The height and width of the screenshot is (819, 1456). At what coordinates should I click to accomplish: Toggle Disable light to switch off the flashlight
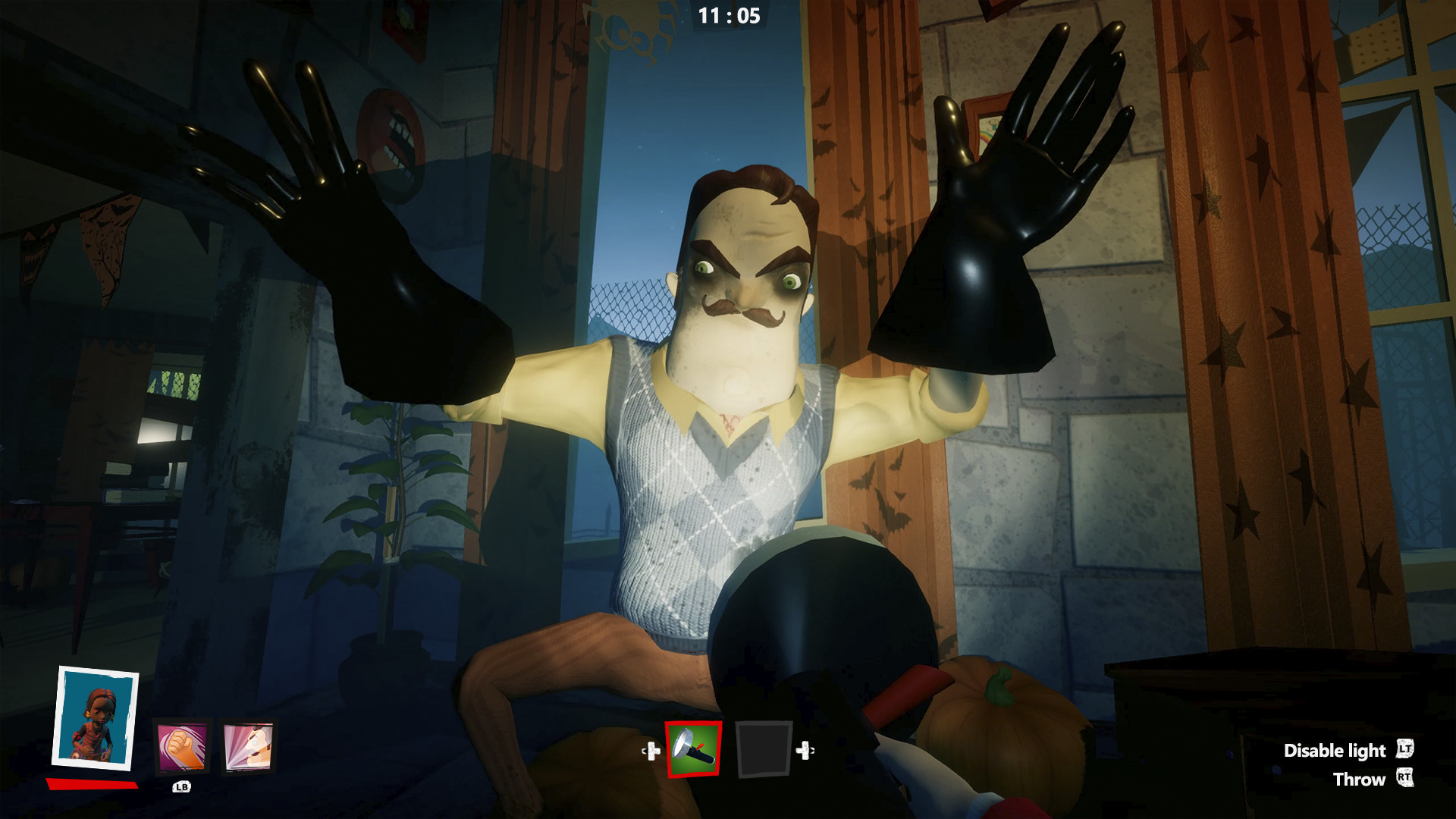tap(1336, 752)
